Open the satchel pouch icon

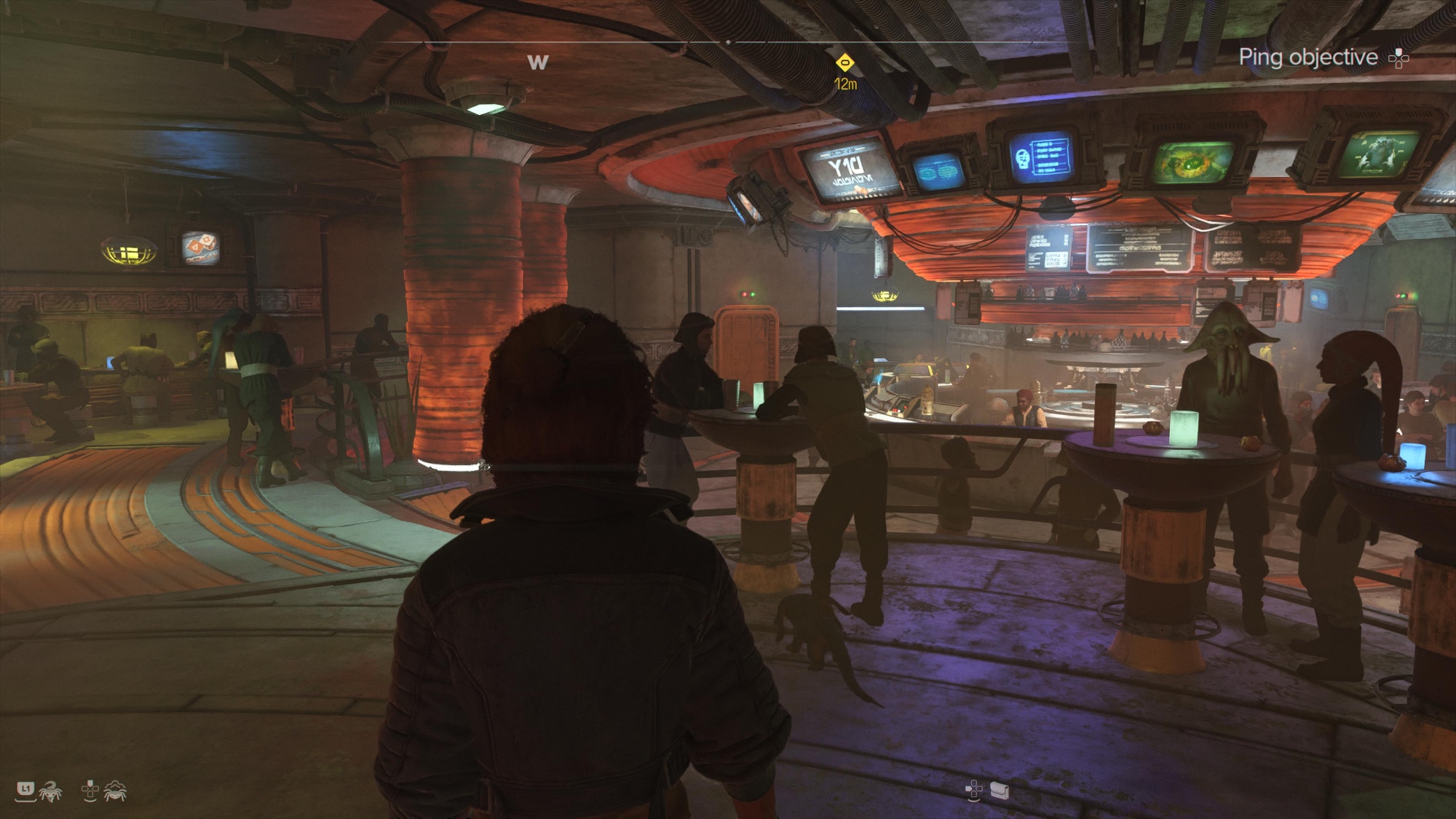1000,790
